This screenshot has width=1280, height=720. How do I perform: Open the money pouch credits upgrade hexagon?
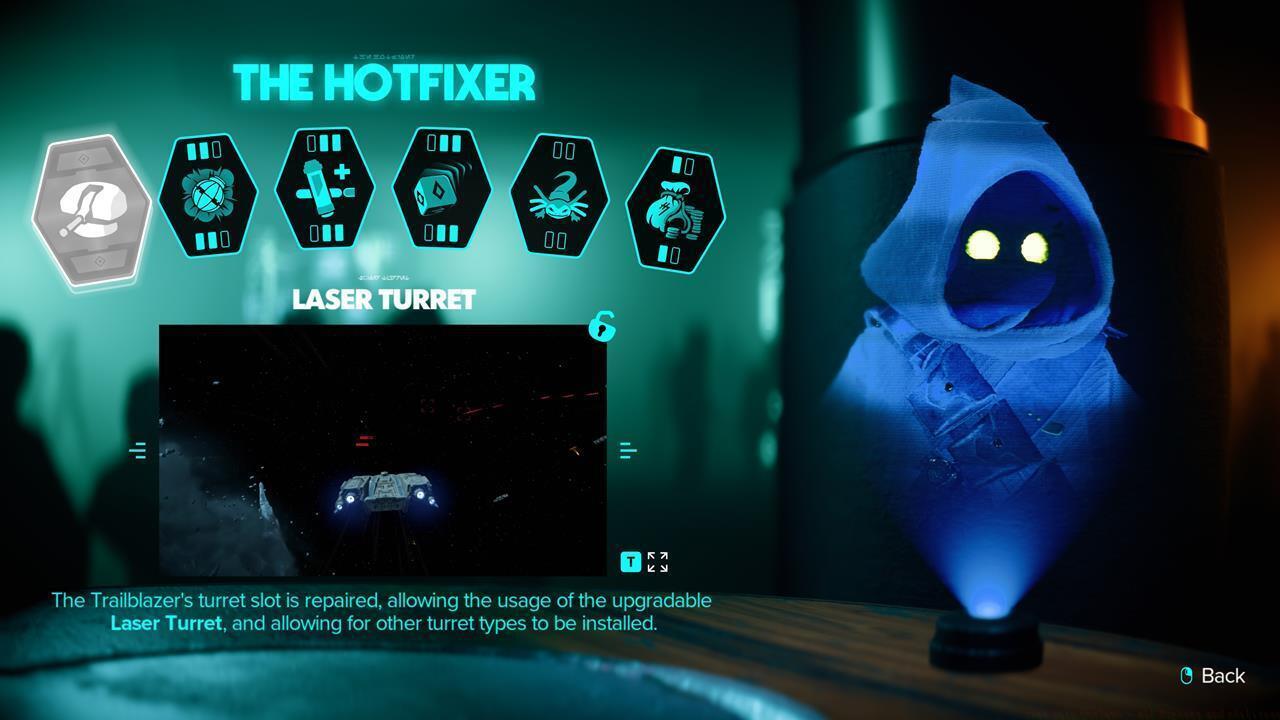[x=676, y=207]
